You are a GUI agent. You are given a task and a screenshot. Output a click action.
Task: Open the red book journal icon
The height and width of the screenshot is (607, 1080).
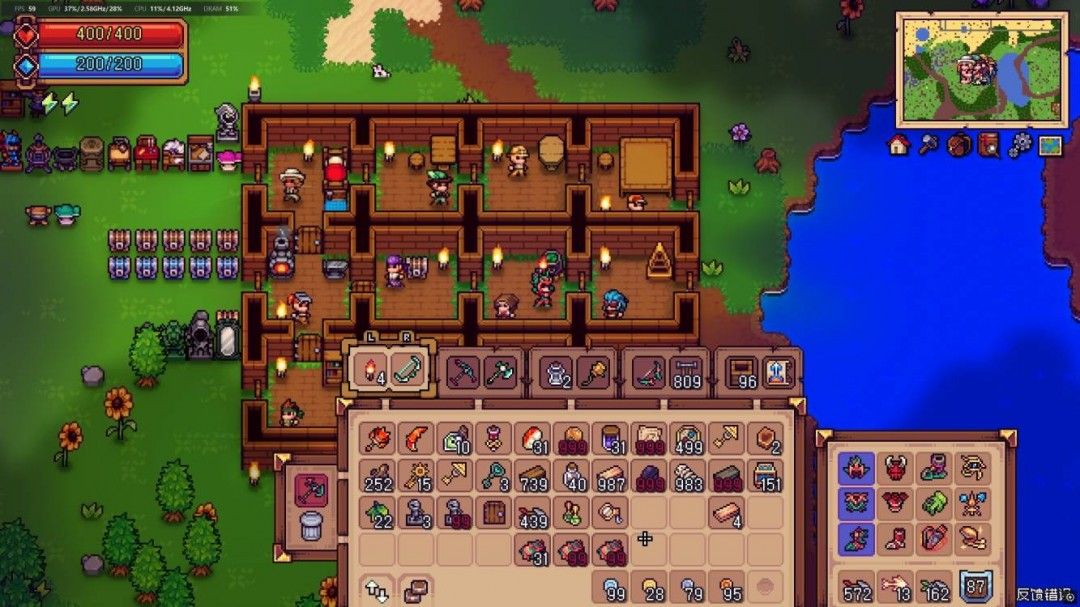[x=989, y=145]
